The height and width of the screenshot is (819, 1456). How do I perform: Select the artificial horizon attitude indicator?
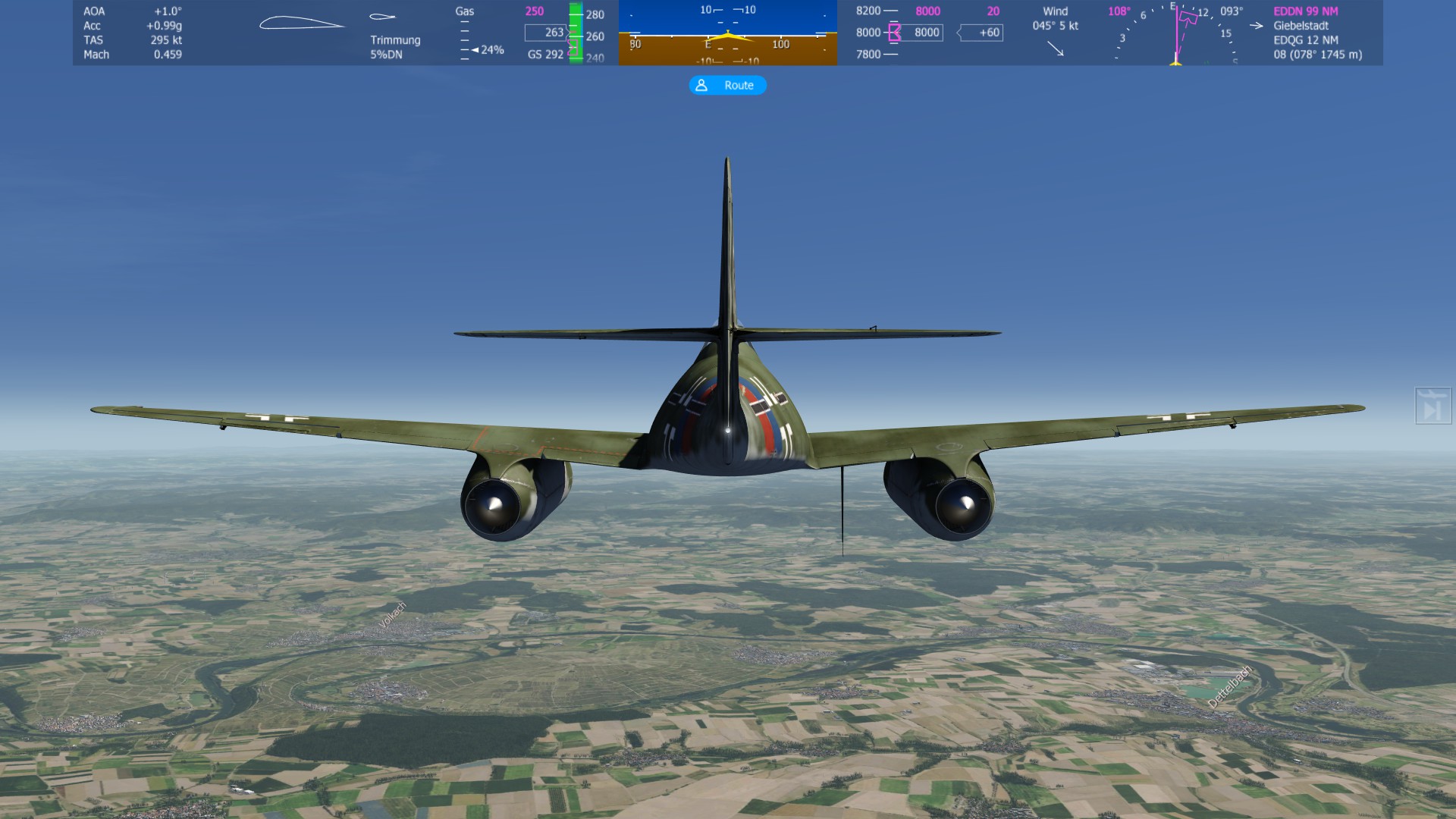point(727,33)
